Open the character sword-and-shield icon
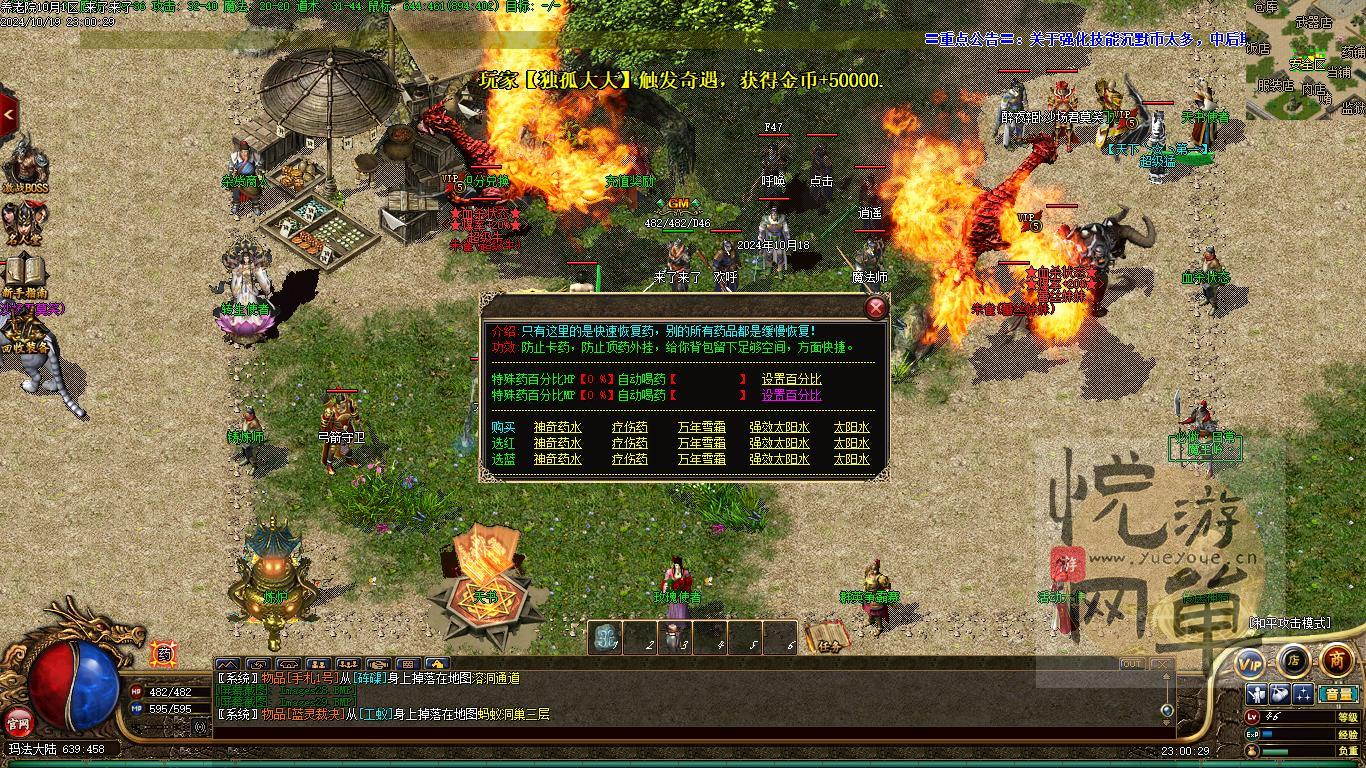 click(x=1256, y=694)
